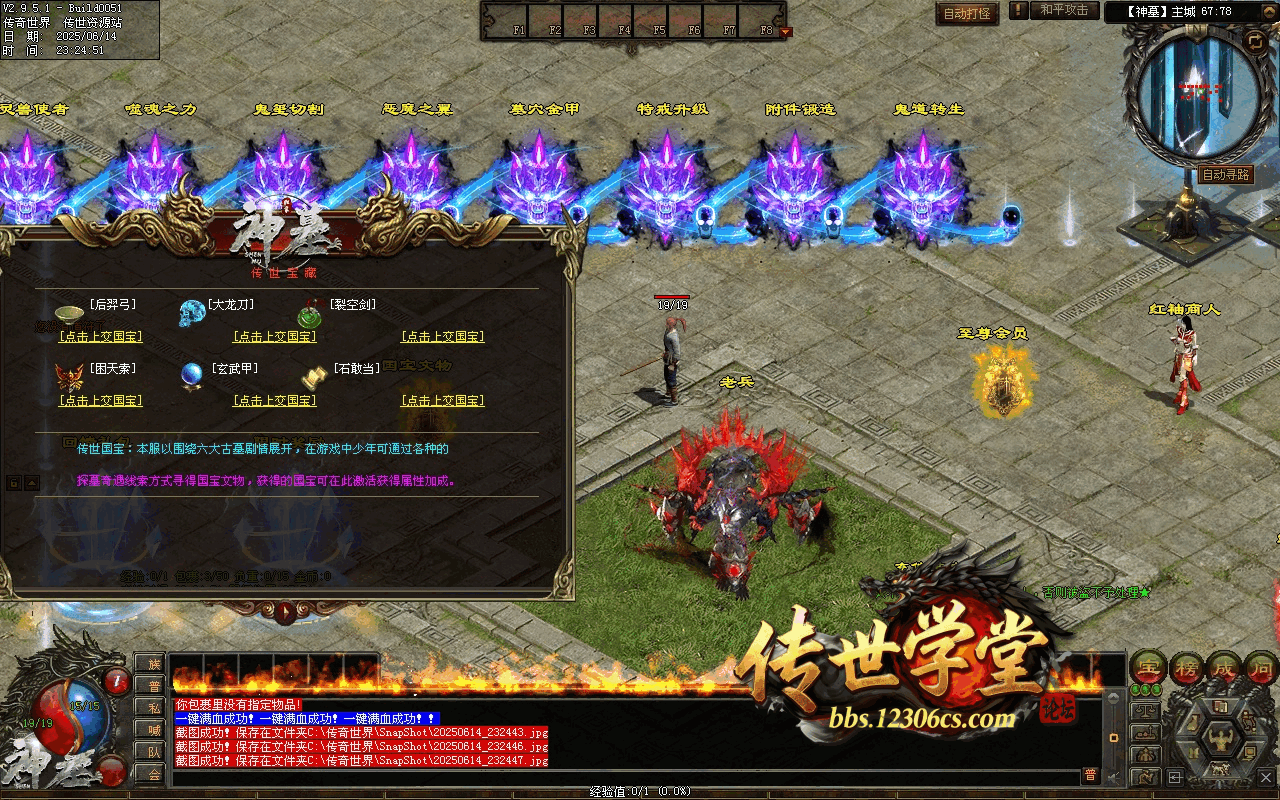The height and width of the screenshot is (800, 1280).
Task: Submit the 后羿弓 national treasure link
Action: (x=100, y=337)
